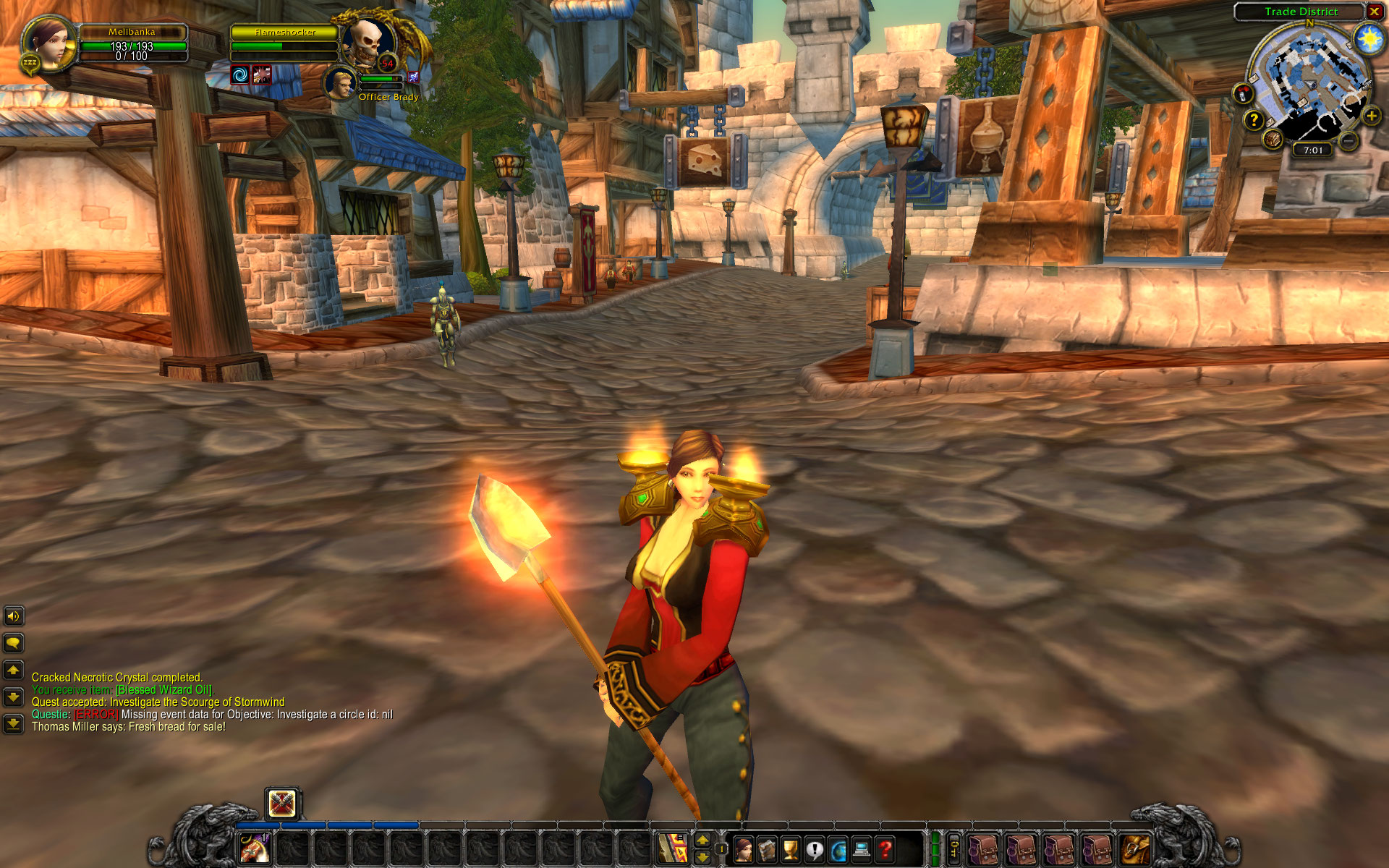Screen dimensions: 1389x868
Task: Open the quest log exclamation button
Action: point(815,849)
